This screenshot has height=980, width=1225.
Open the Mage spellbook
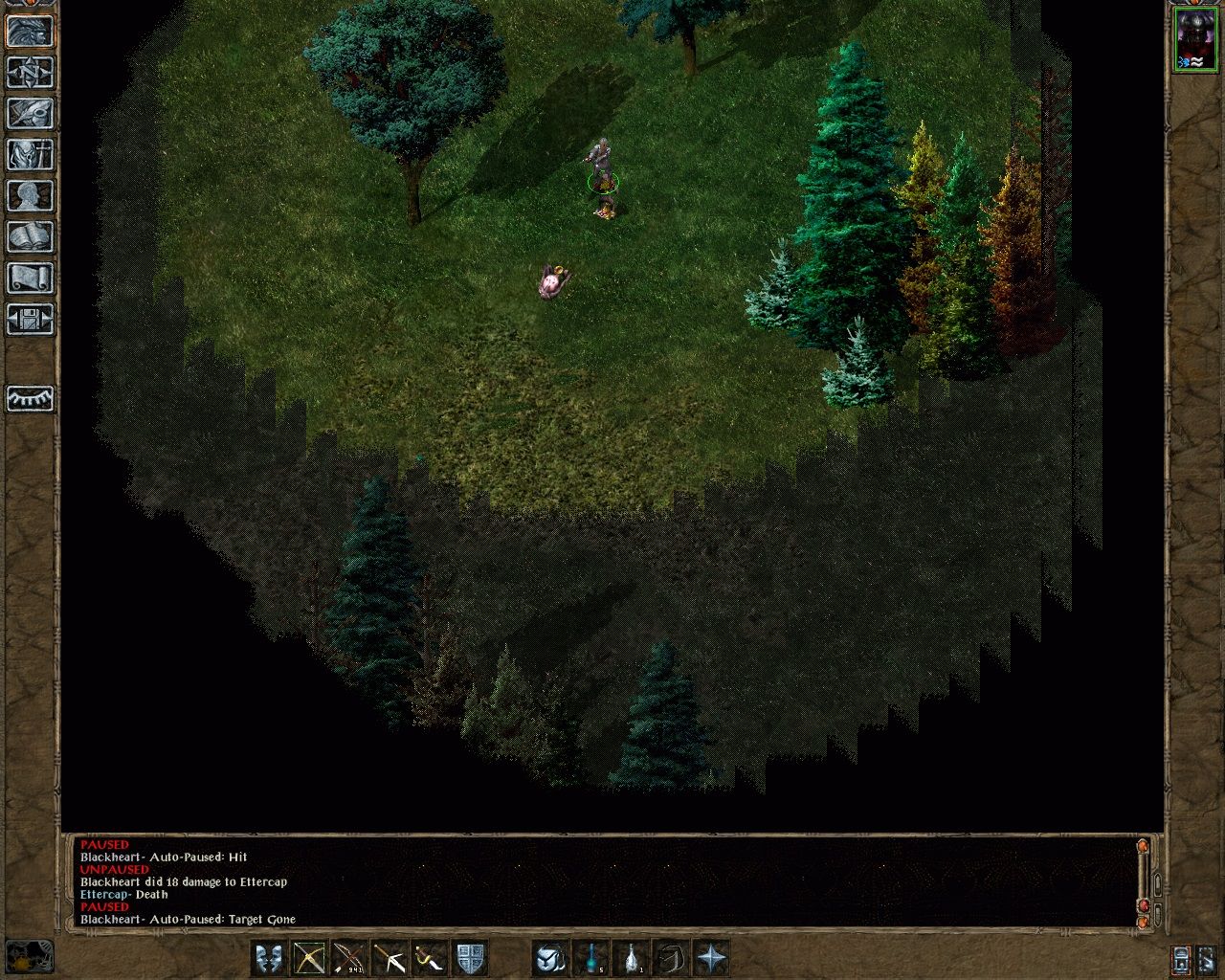click(x=29, y=236)
